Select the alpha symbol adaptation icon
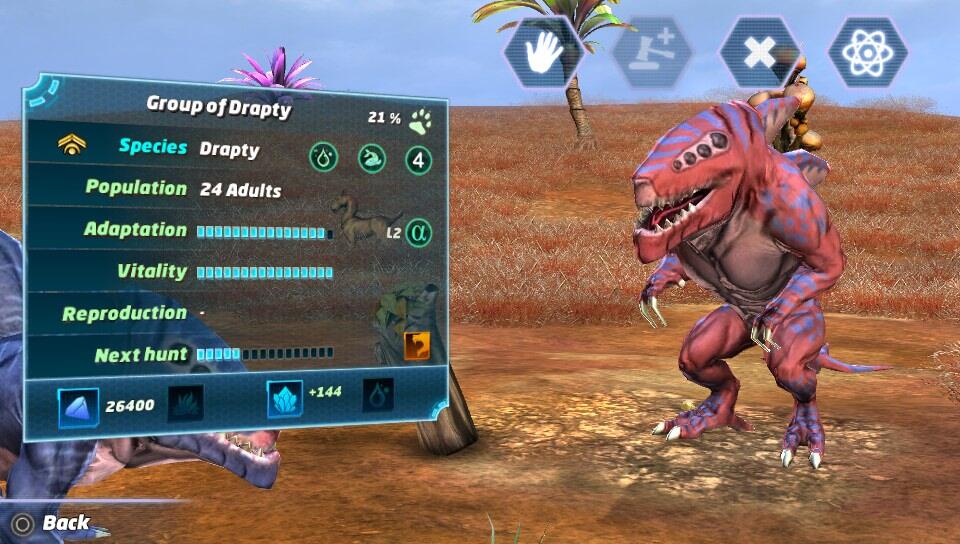The height and width of the screenshot is (544, 960). coord(419,233)
